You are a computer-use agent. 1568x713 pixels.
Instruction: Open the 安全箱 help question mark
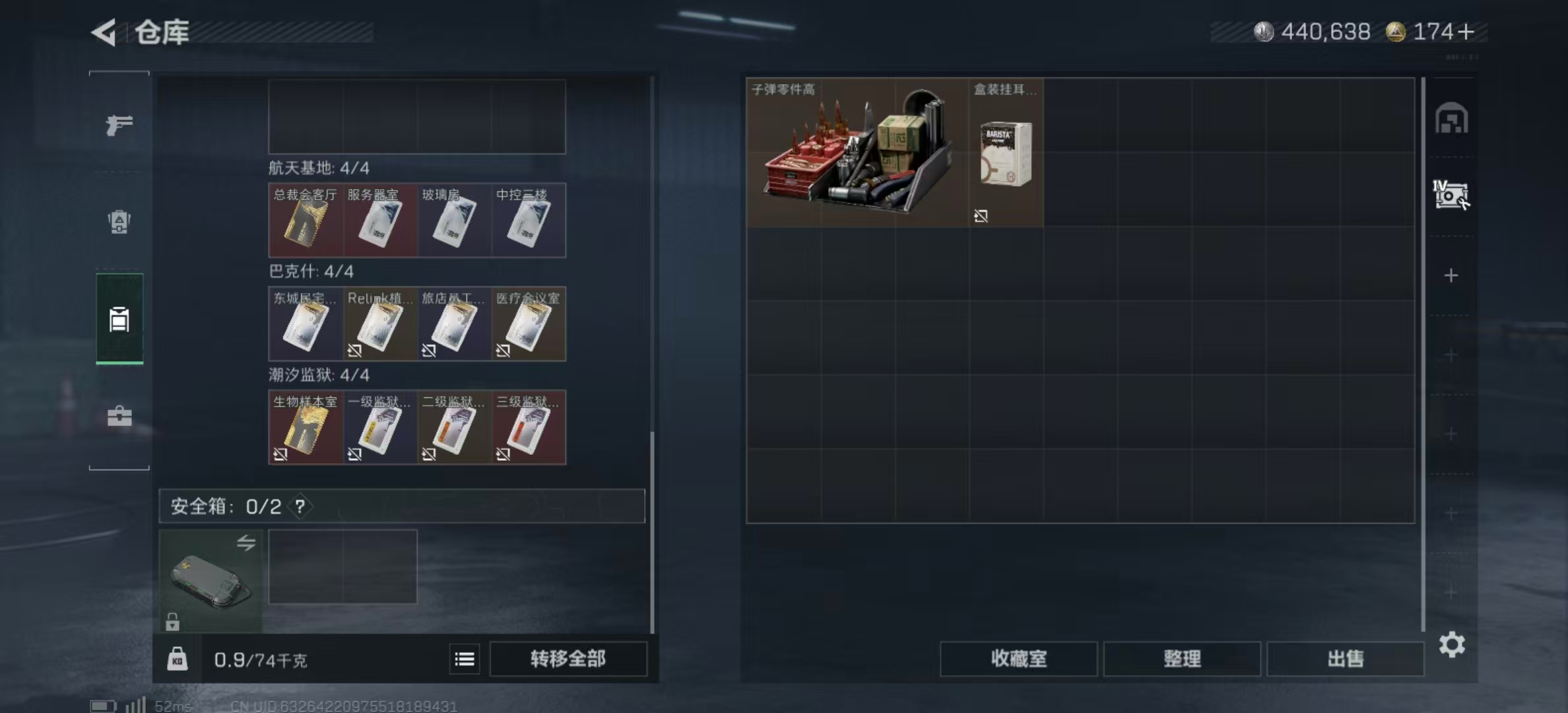(300, 507)
